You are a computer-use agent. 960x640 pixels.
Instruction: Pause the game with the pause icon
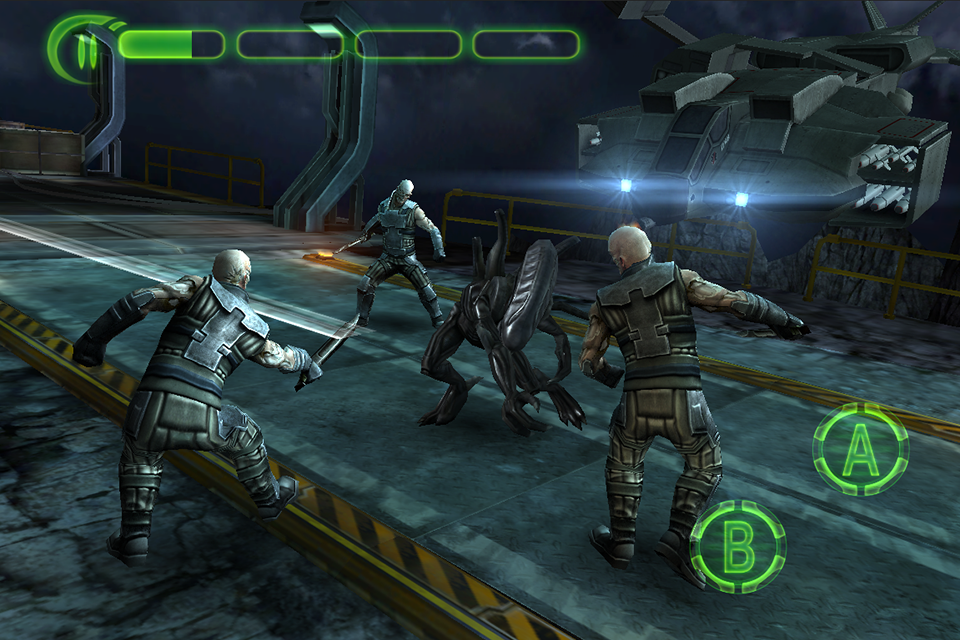click(x=85, y=45)
